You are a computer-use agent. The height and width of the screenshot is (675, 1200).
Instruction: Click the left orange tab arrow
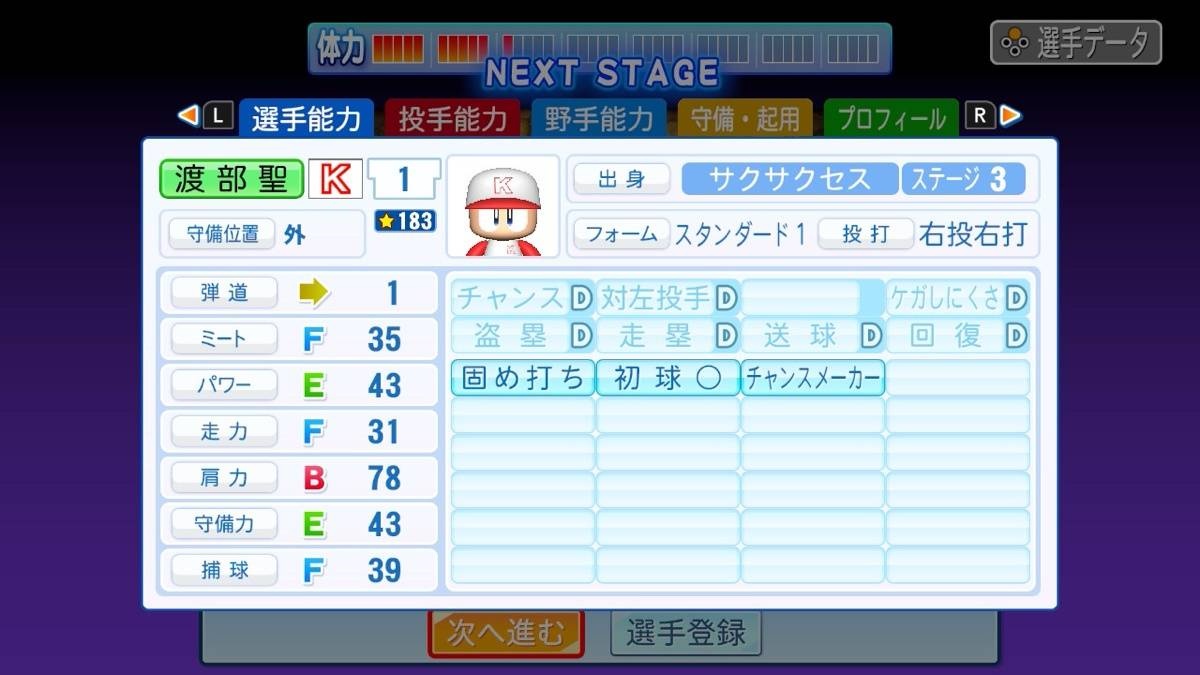tap(187, 116)
